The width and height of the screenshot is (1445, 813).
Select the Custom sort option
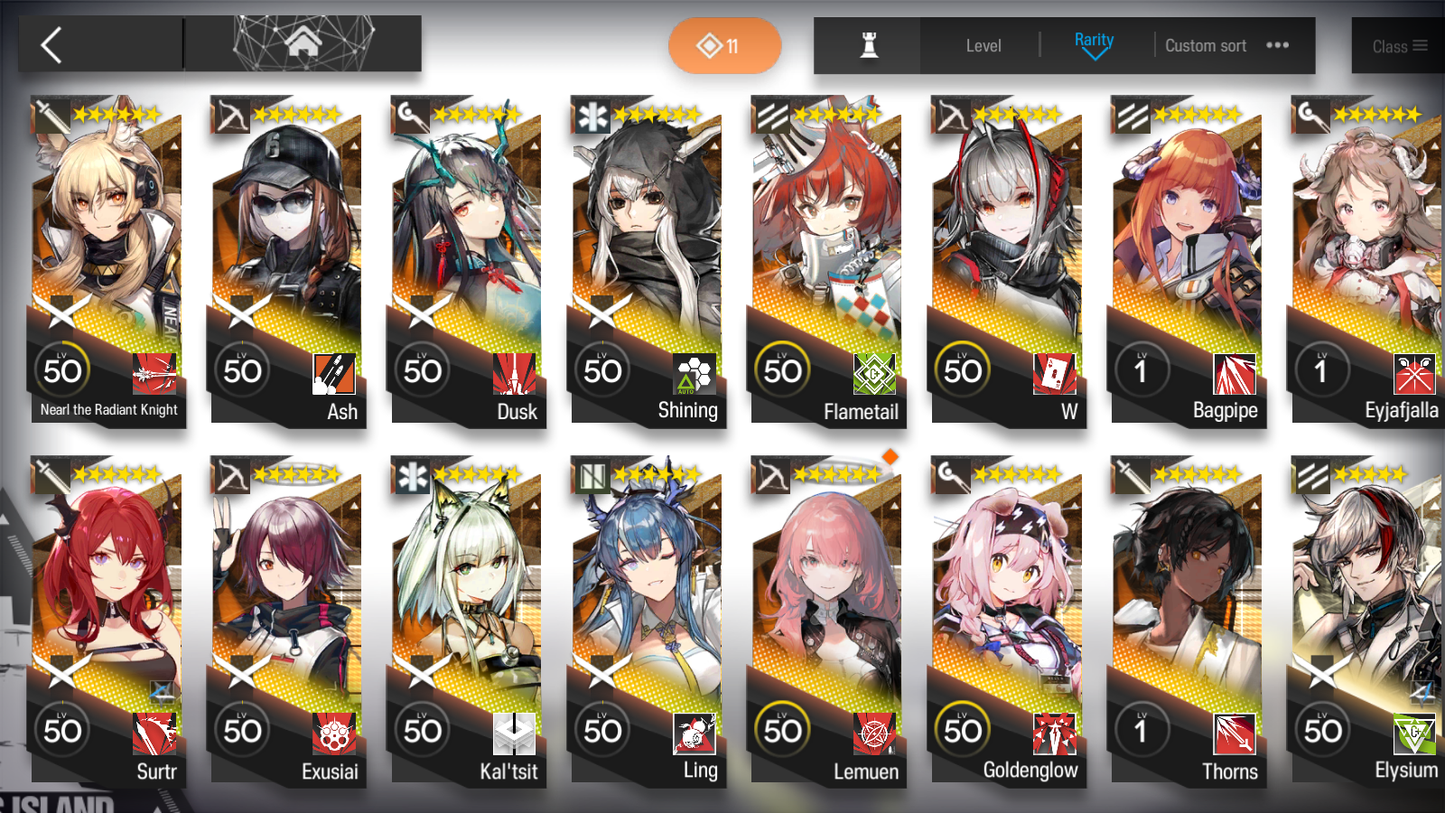click(1205, 45)
